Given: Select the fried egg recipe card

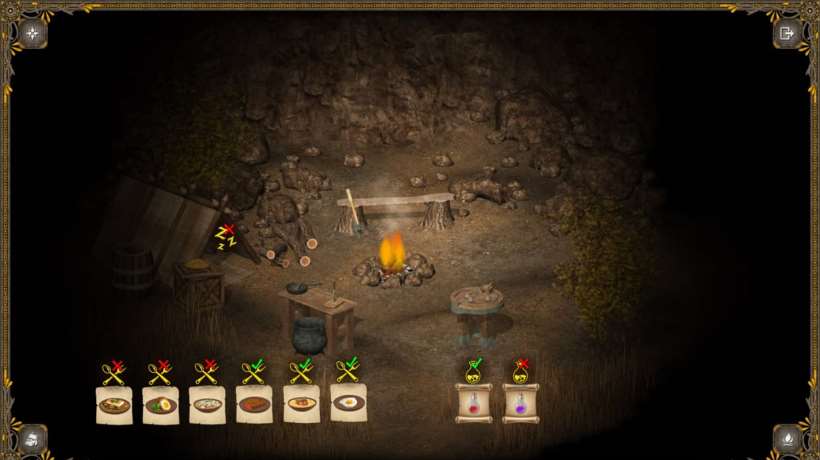Looking at the screenshot, I should coord(348,403).
